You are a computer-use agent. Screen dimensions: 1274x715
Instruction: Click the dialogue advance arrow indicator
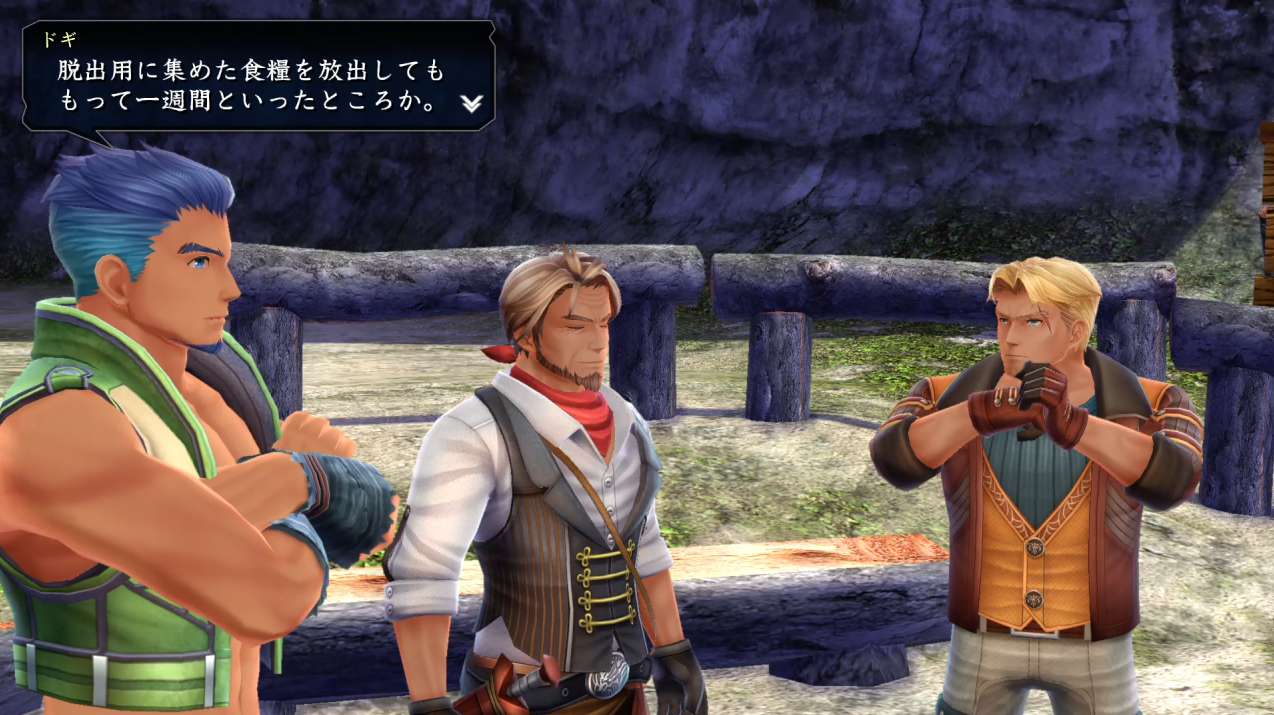[x=471, y=103]
